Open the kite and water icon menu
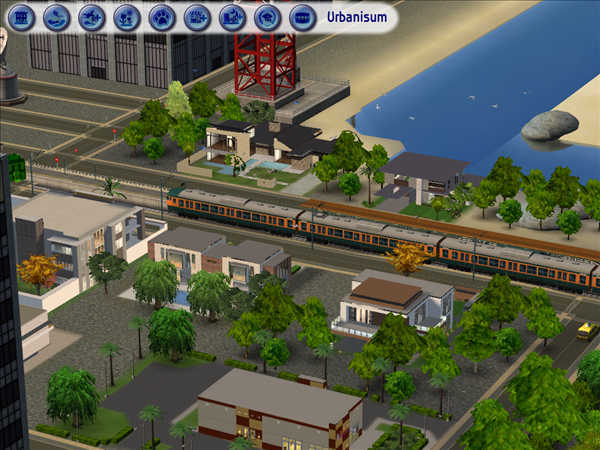Image resolution: width=600 pixels, height=450 pixels. 57,17
